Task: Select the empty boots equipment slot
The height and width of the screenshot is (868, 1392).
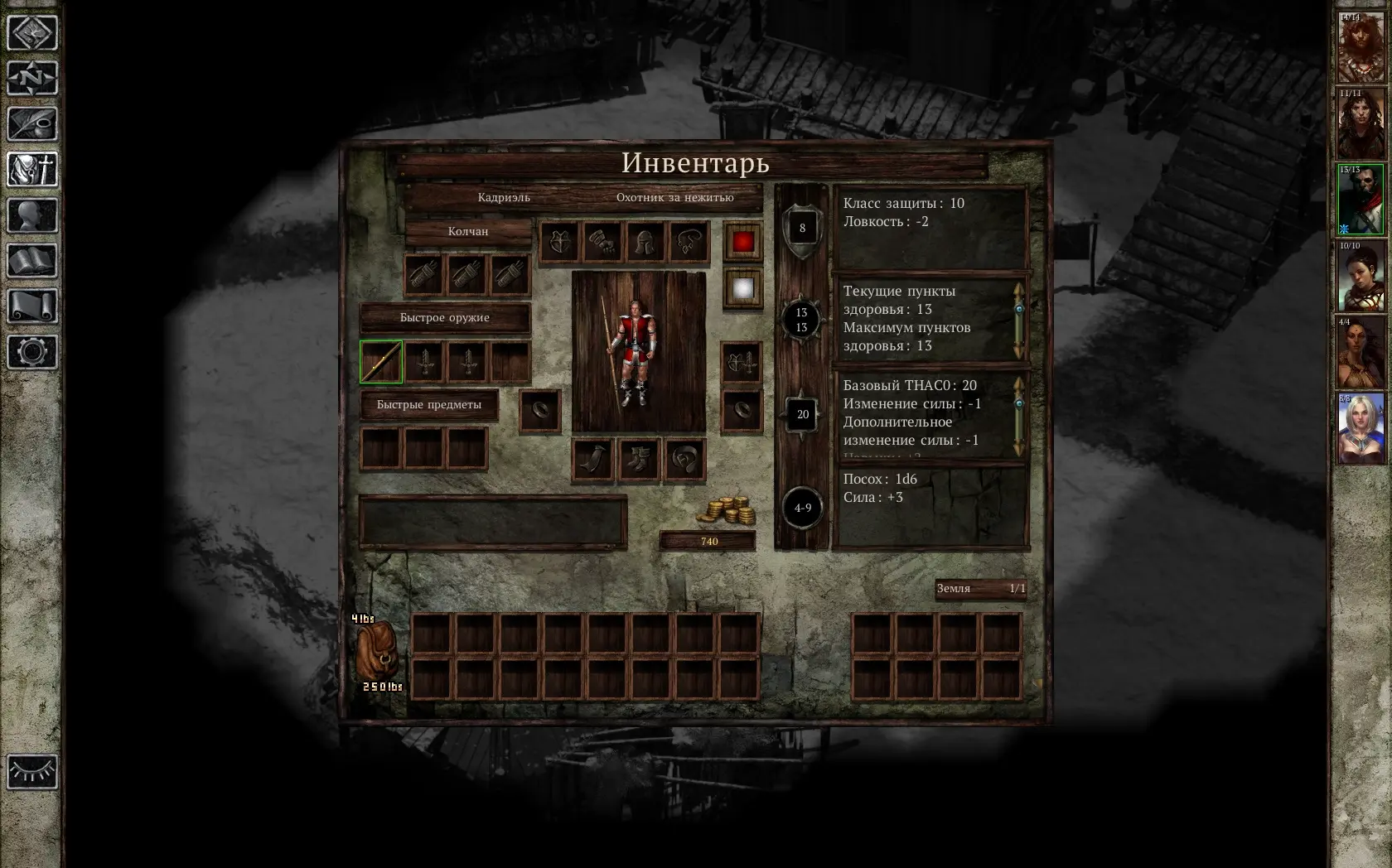Action: coord(638,460)
